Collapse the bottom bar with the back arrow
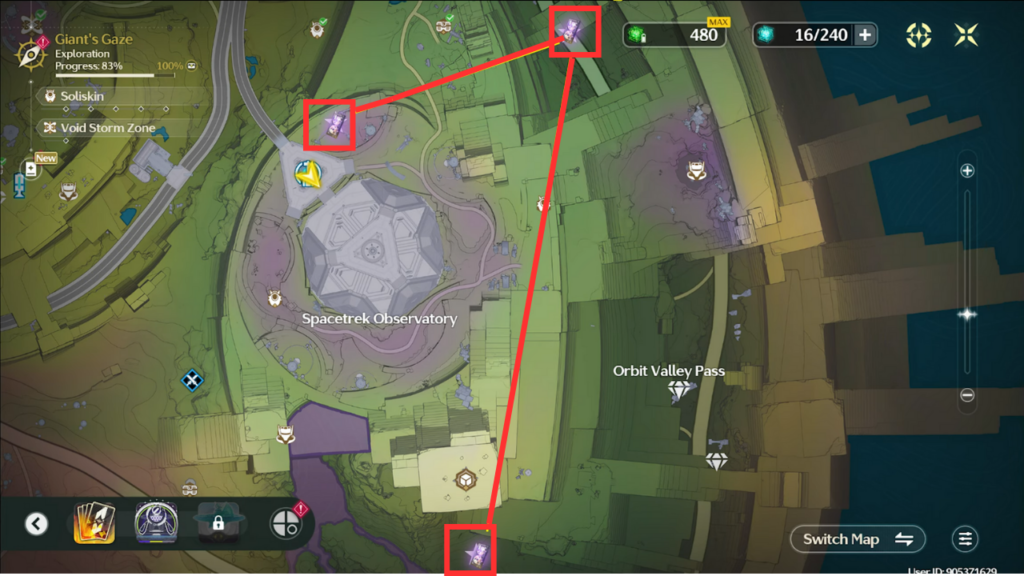 [37, 523]
